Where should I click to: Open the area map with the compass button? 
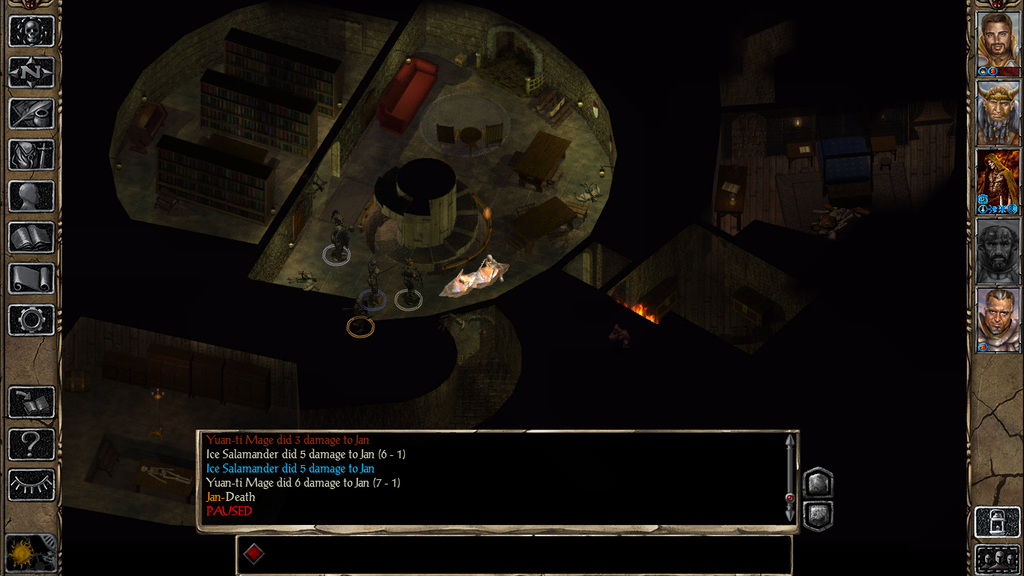[x=31, y=72]
